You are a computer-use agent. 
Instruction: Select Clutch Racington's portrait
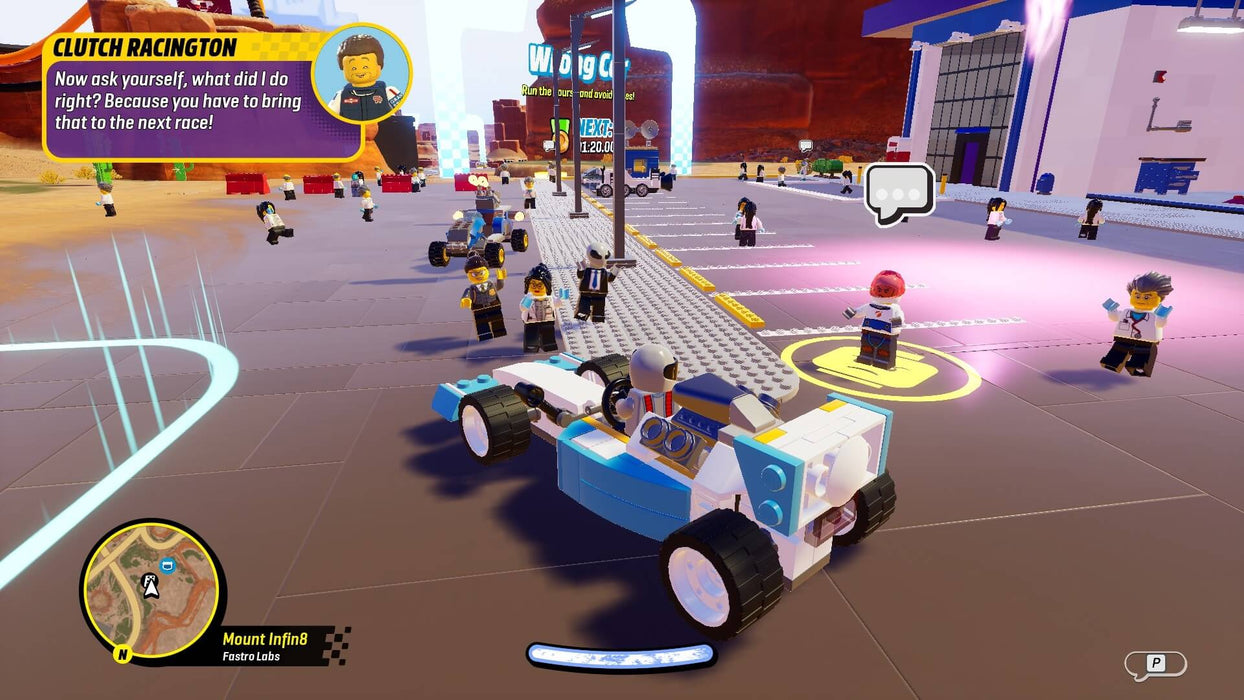coord(361,73)
